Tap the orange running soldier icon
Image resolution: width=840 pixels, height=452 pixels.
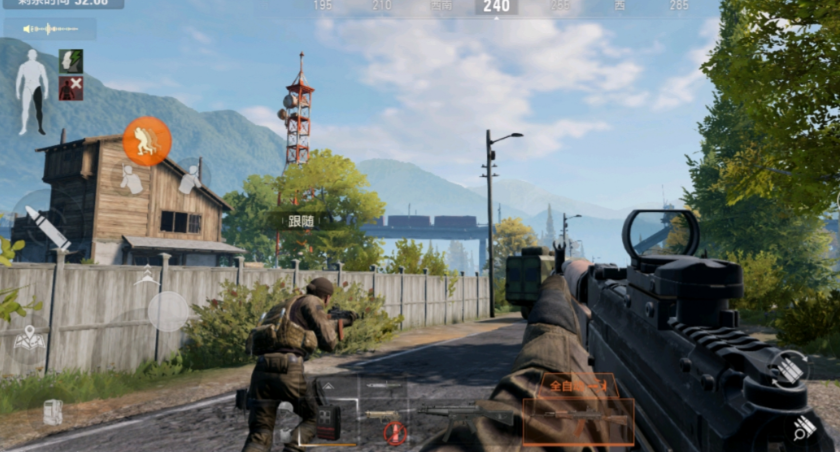[x=147, y=142]
